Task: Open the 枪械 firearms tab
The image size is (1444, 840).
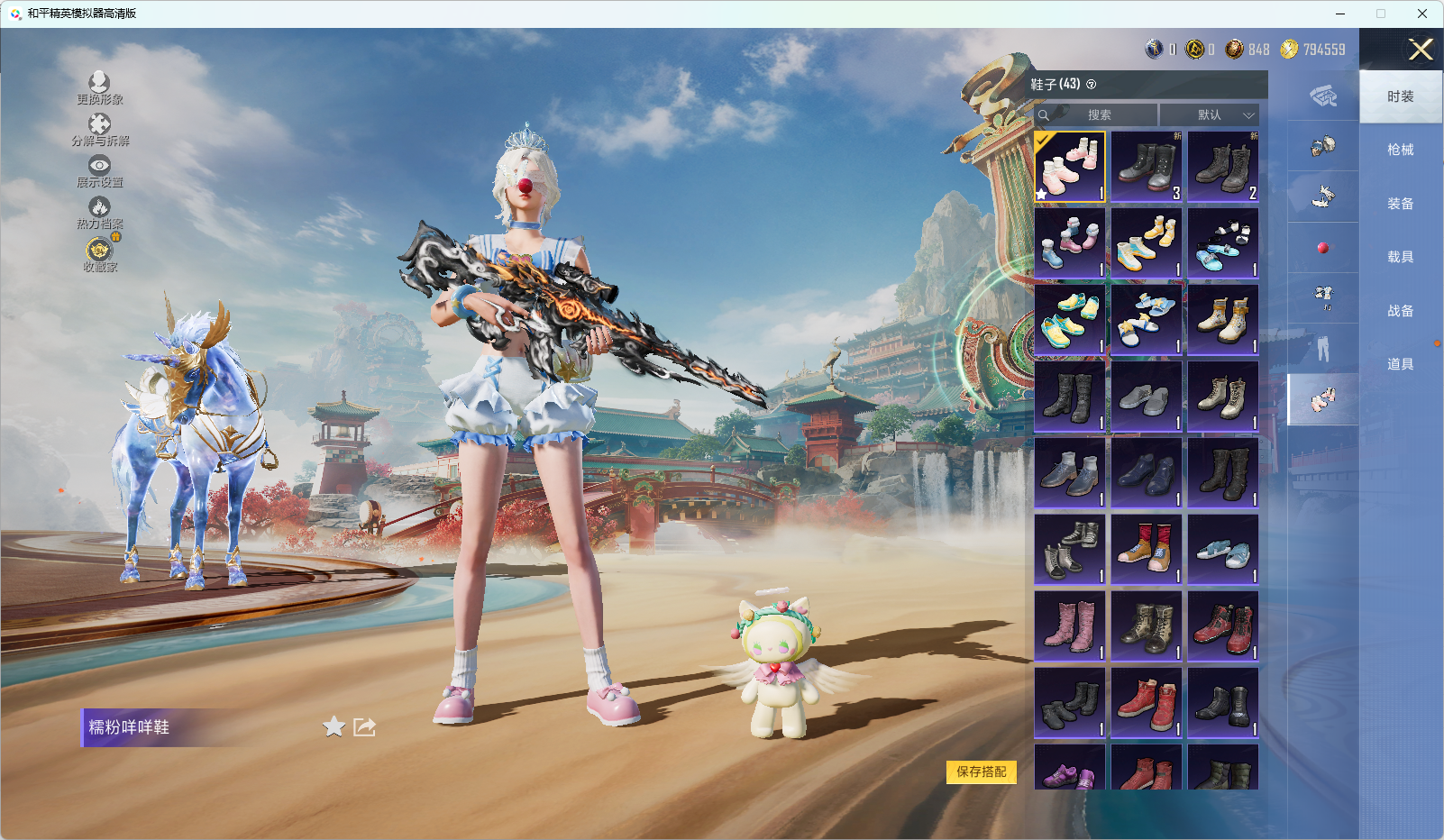Action: coord(1400,150)
